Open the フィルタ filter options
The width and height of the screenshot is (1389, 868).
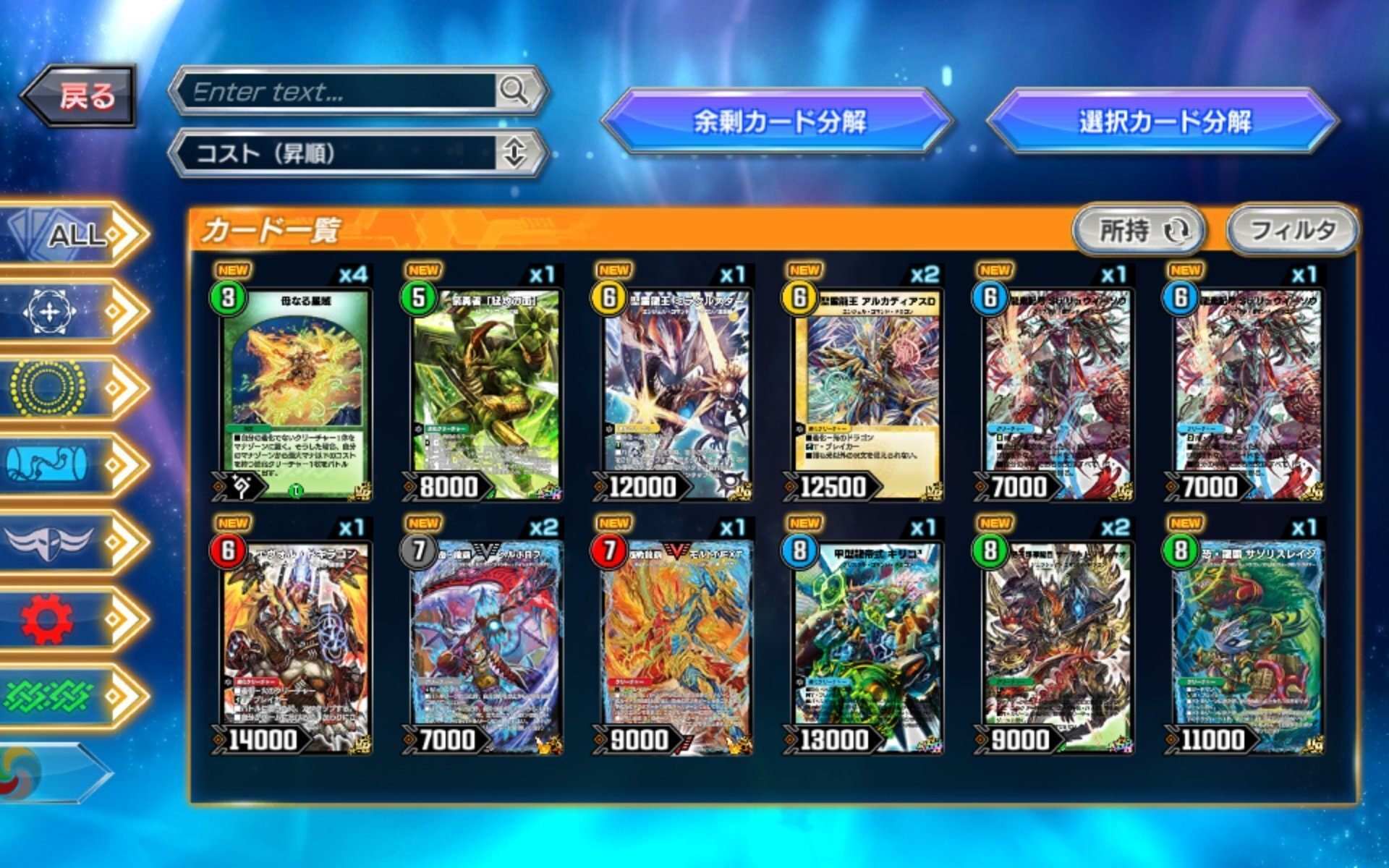point(1292,230)
